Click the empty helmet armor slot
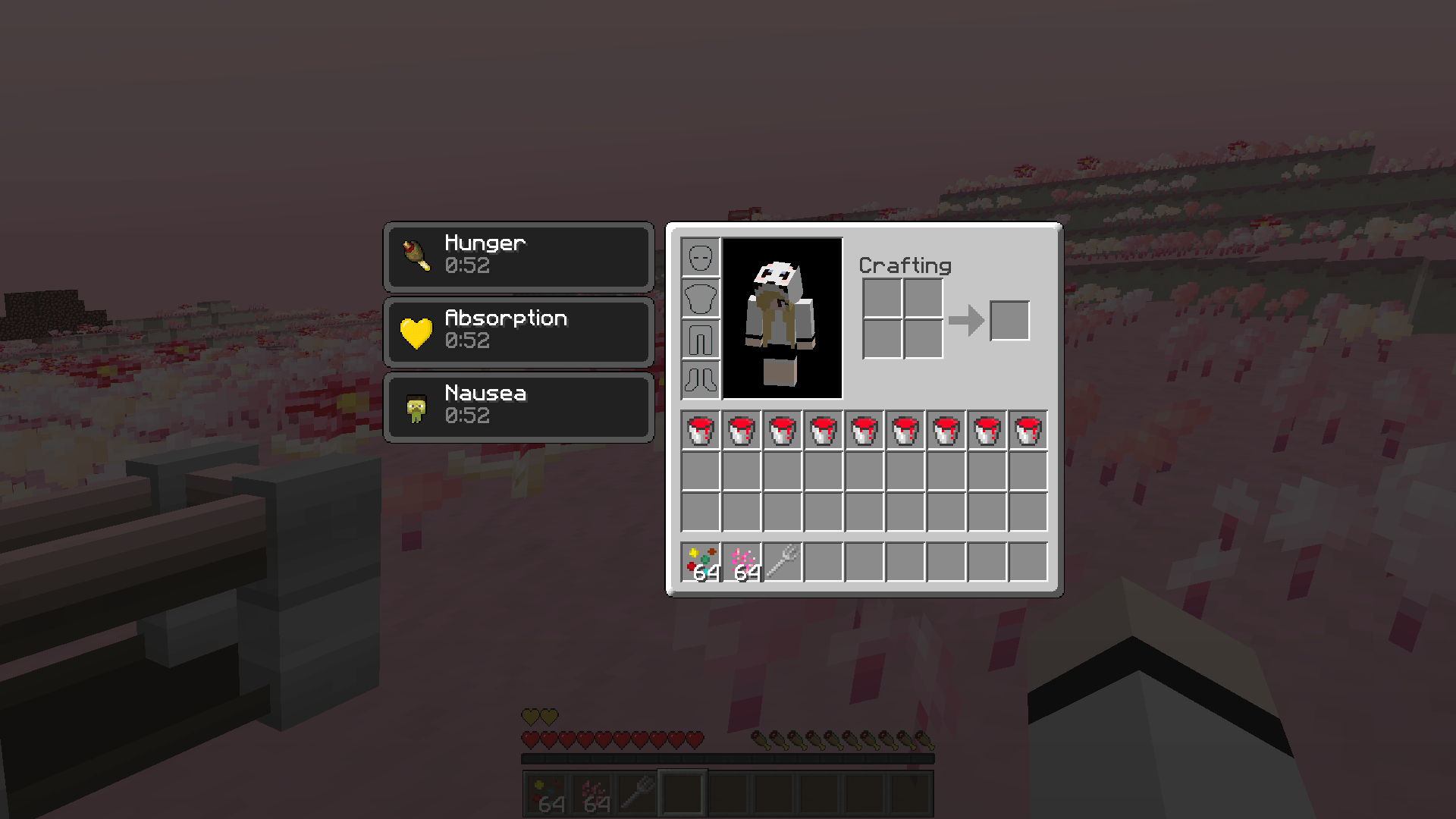The image size is (1456, 819). pyautogui.click(x=700, y=258)
